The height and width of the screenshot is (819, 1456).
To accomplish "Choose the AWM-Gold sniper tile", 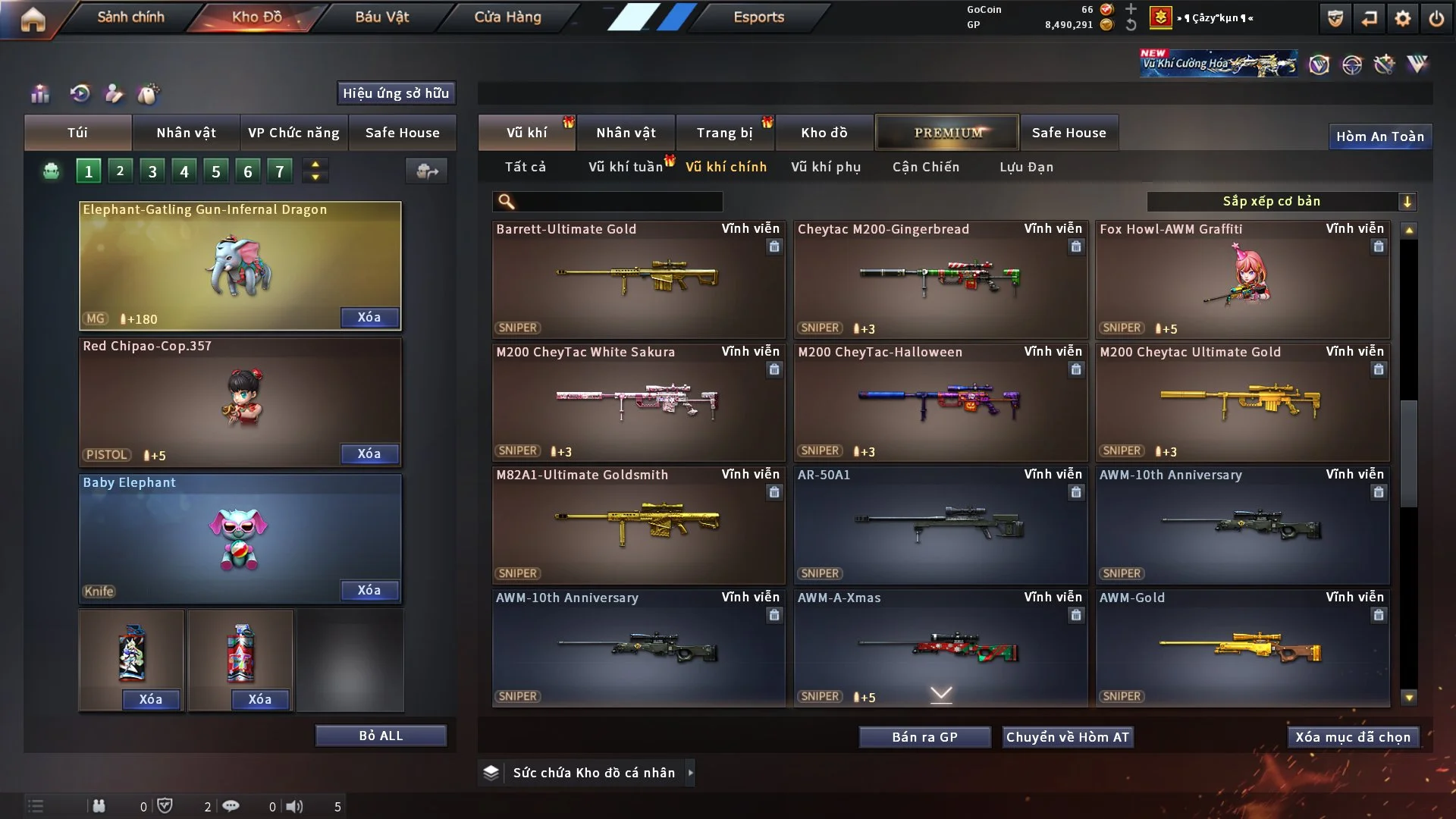I will coord(1241,648).
